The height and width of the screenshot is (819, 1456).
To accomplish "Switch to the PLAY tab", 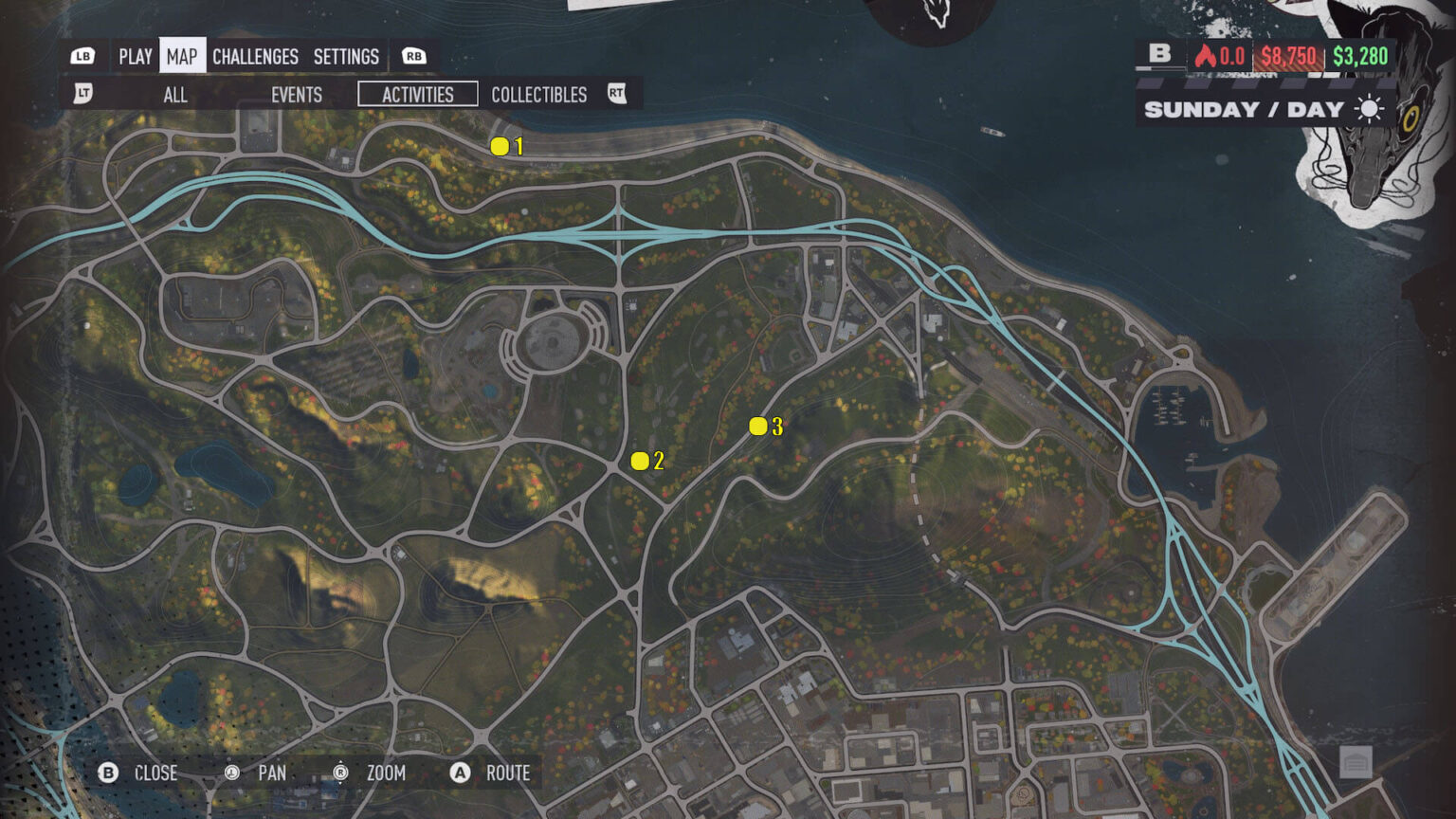I will [x=135, y=56].
